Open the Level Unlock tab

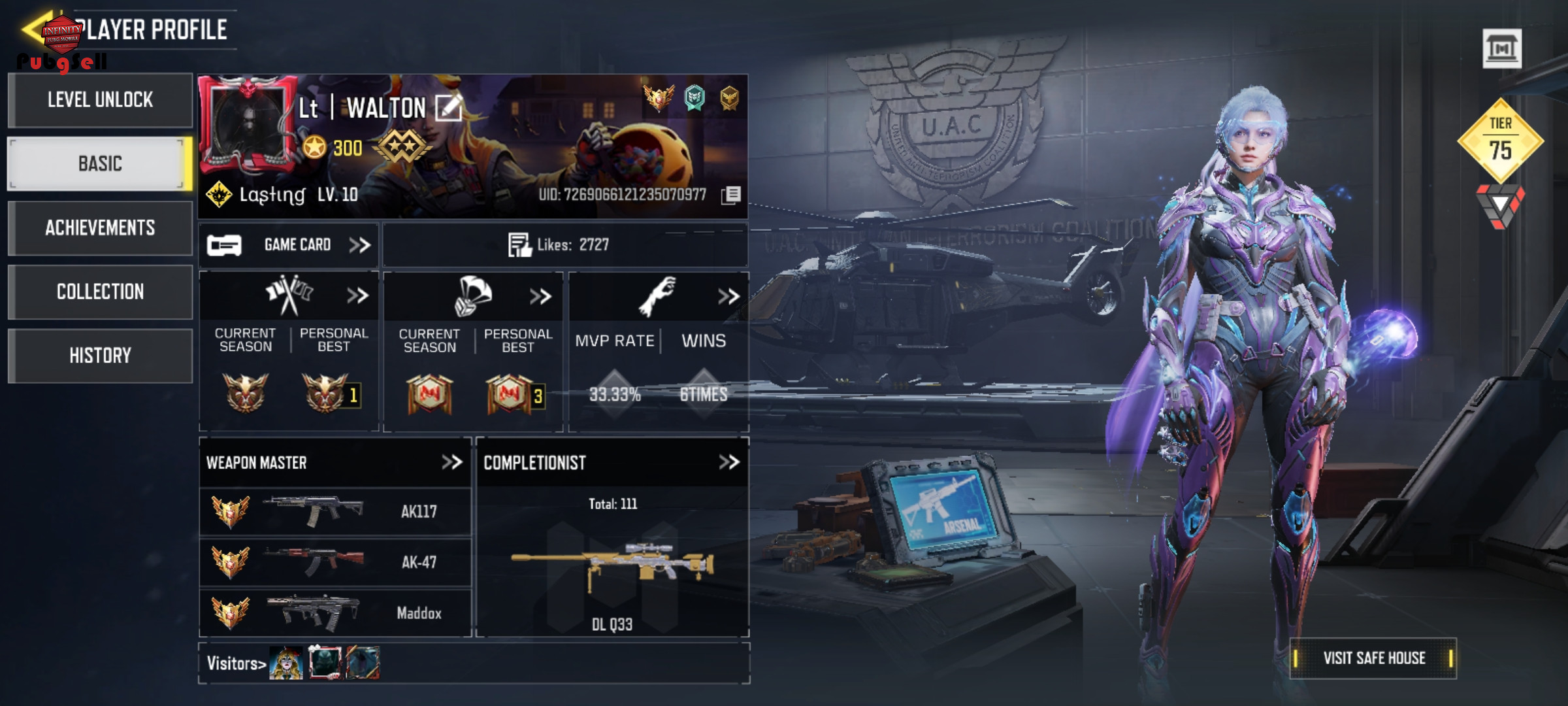click(x=100, y=100)
